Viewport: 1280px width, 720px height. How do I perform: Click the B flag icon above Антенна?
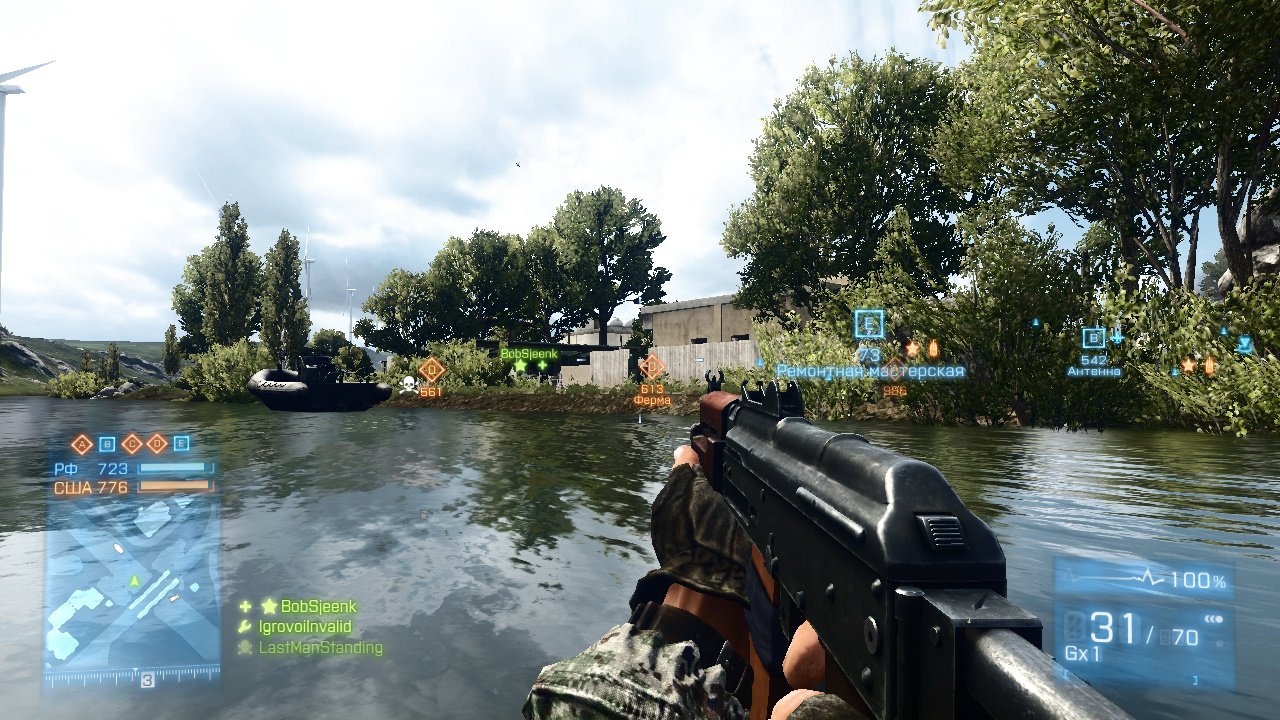1094,338
